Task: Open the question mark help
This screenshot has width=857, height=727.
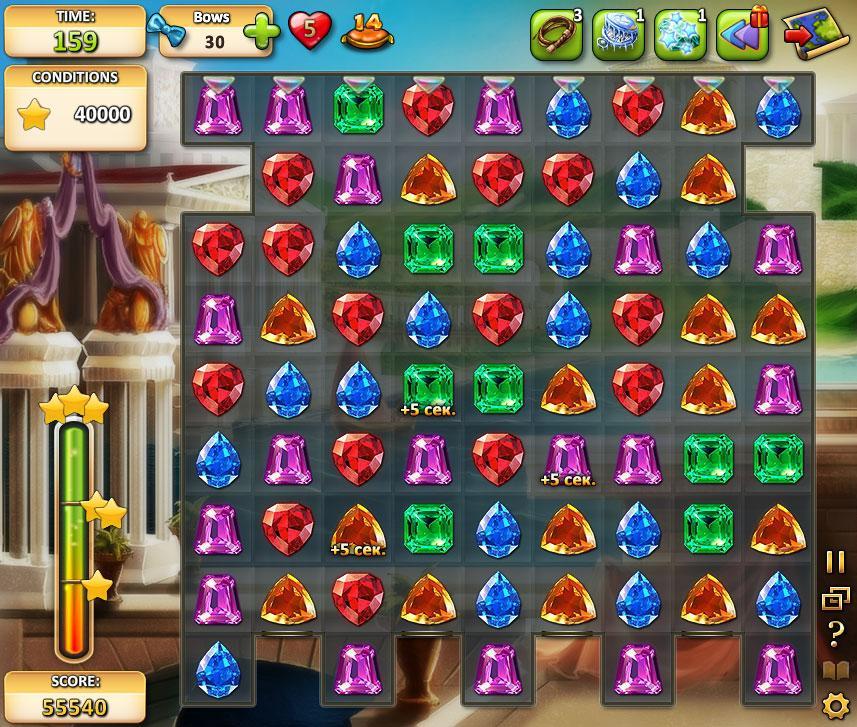Action: pos(835,633)
